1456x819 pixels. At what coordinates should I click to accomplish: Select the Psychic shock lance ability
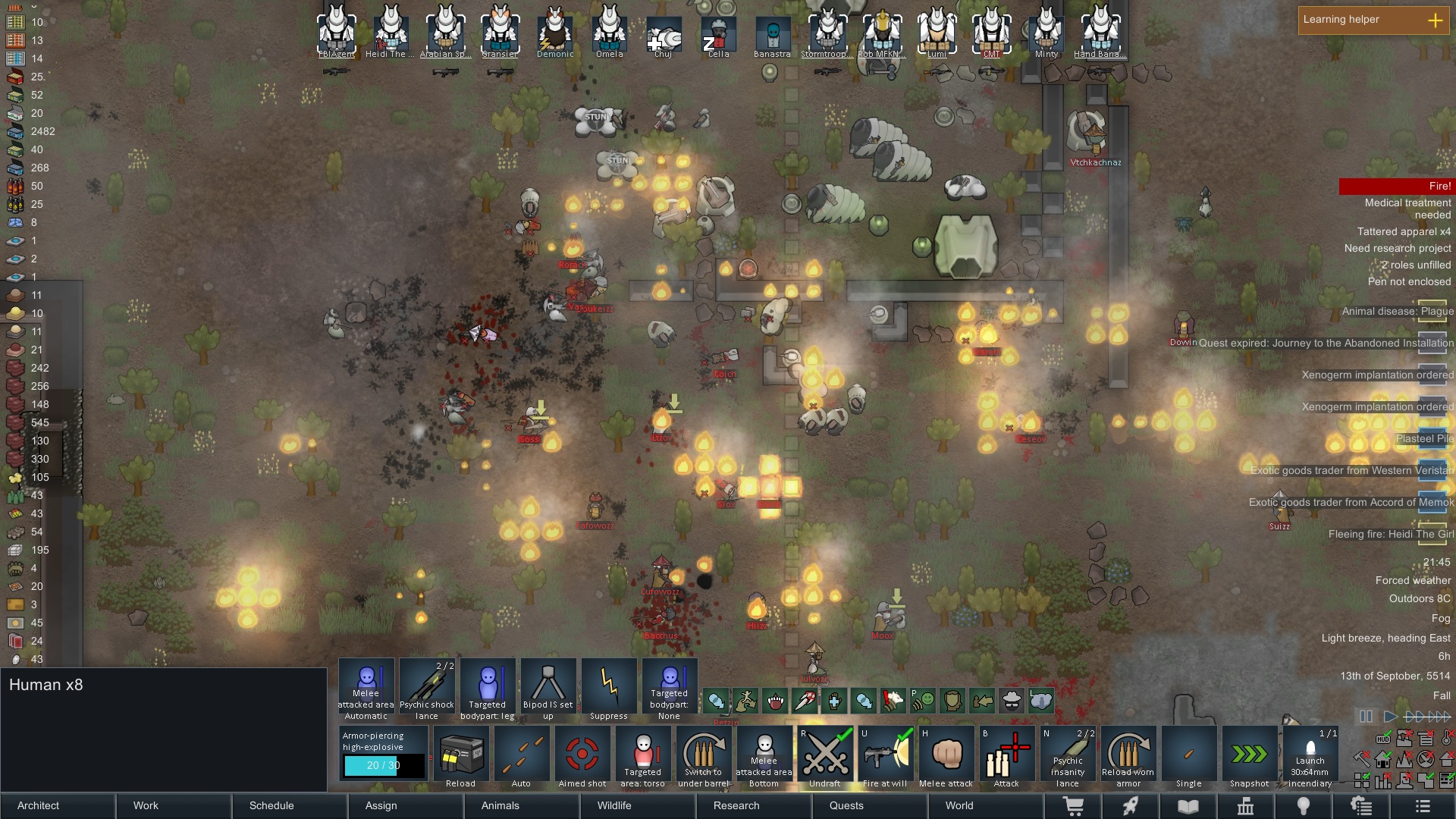point(427,686)
